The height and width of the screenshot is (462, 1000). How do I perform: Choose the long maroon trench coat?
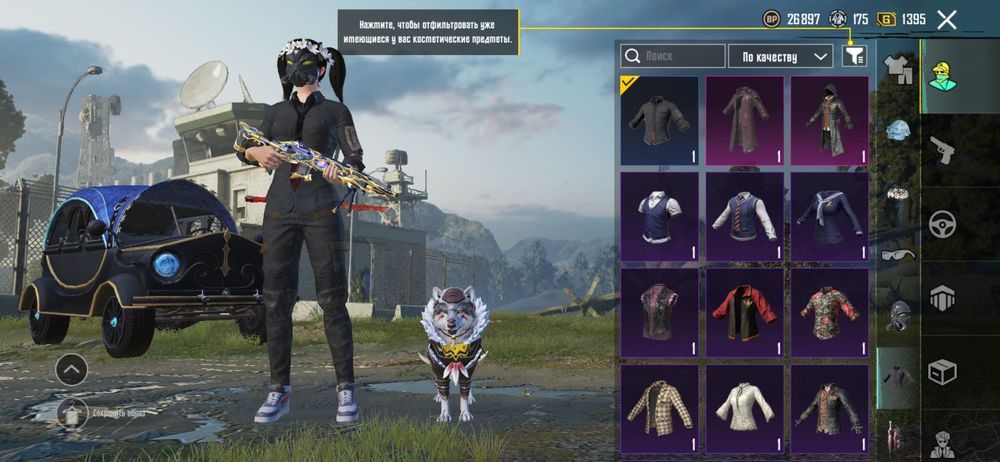(744, 120)
